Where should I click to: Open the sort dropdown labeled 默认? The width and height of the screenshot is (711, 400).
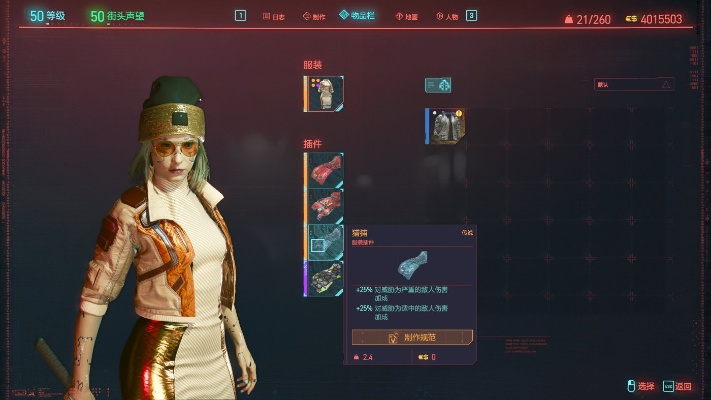click(x=634, y=85)
